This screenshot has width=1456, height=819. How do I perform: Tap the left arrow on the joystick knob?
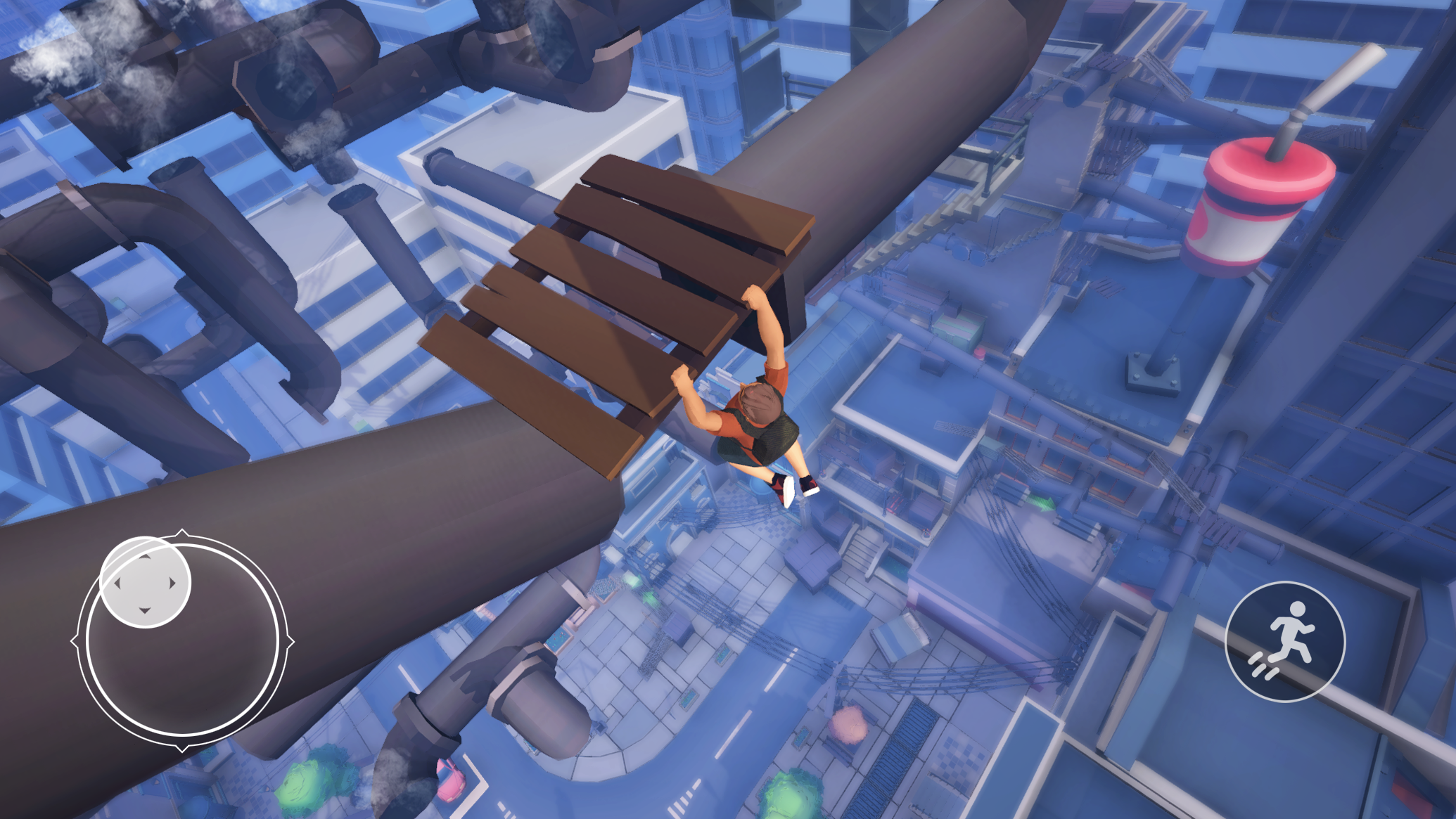[x=117, y=583]
